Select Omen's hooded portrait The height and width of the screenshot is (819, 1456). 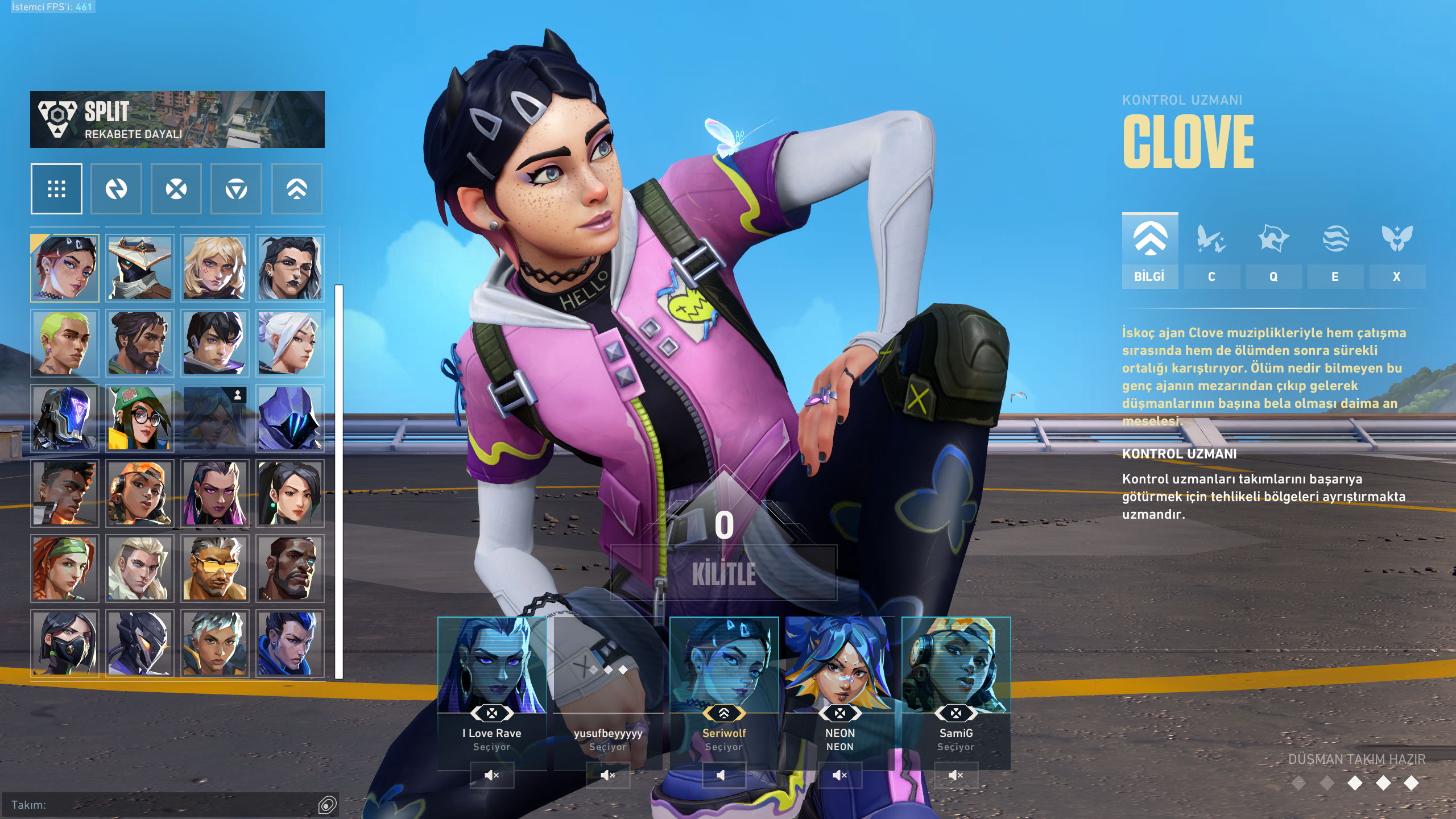pyautogui.click(x=290, y=419)
